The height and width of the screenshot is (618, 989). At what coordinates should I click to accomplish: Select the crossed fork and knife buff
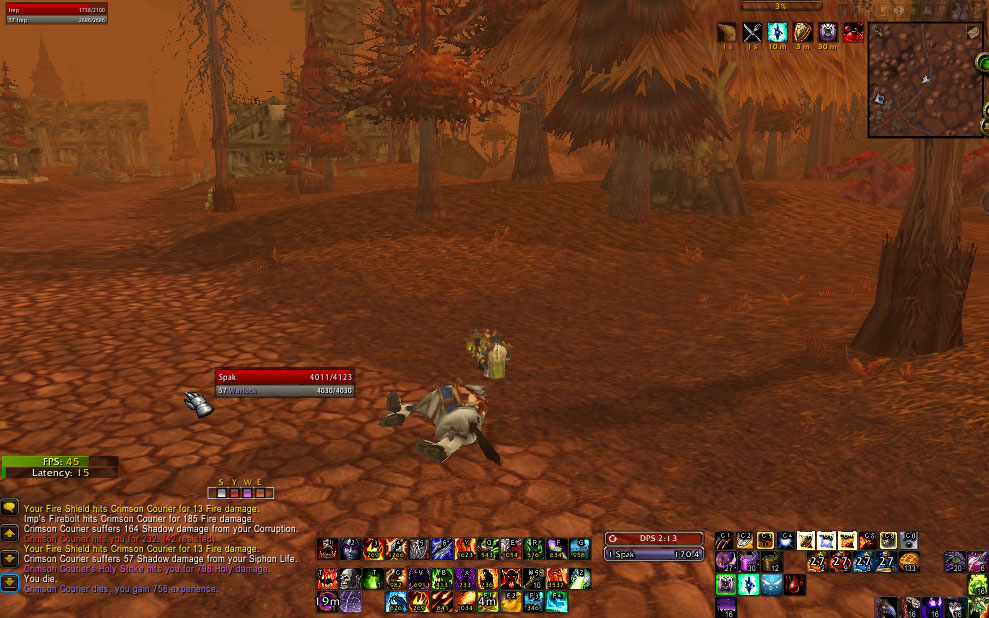[x=752, y=33]
